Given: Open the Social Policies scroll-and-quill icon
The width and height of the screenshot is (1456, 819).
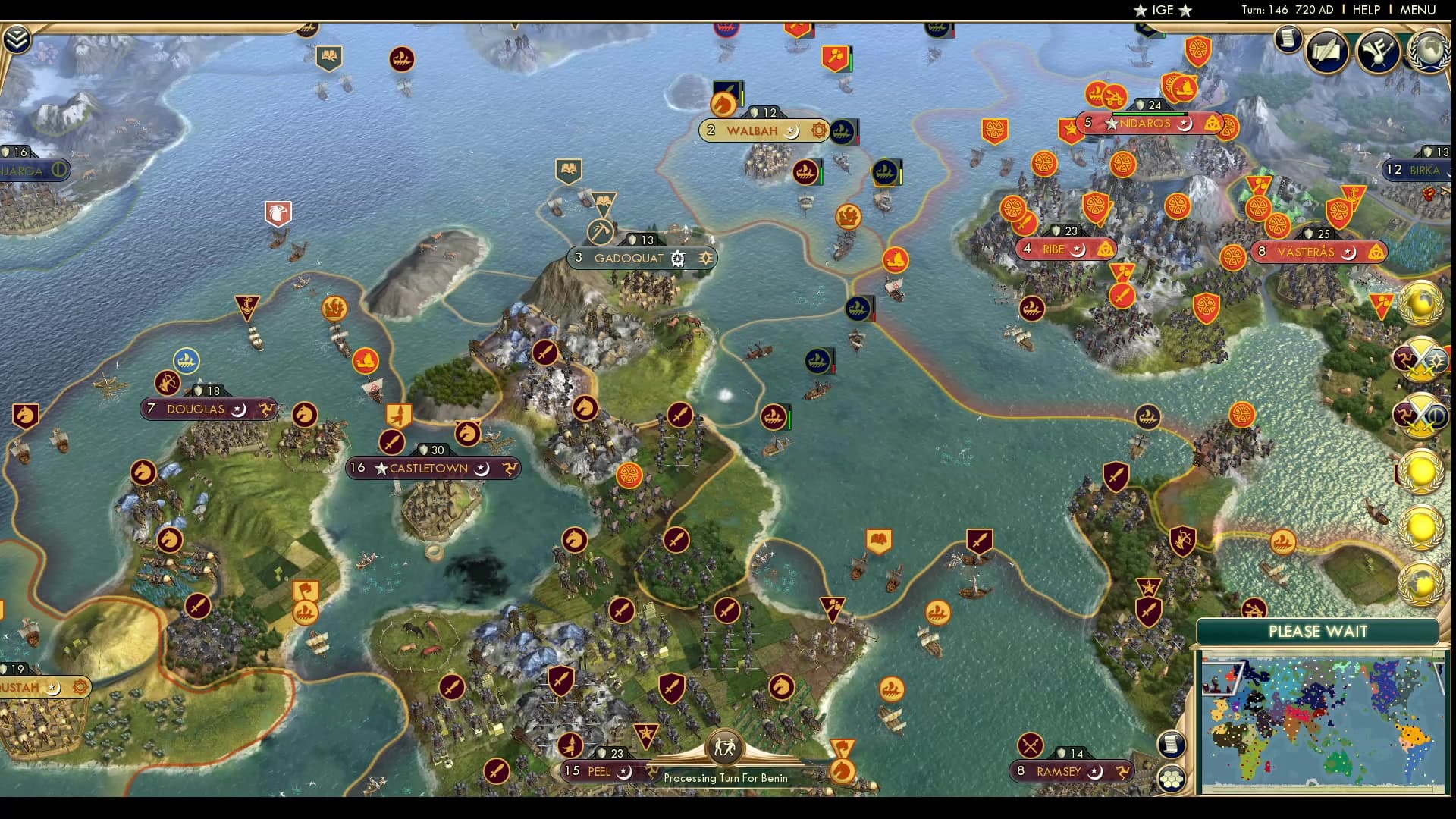Looking at the screenshot, I should click(1329, 52).
